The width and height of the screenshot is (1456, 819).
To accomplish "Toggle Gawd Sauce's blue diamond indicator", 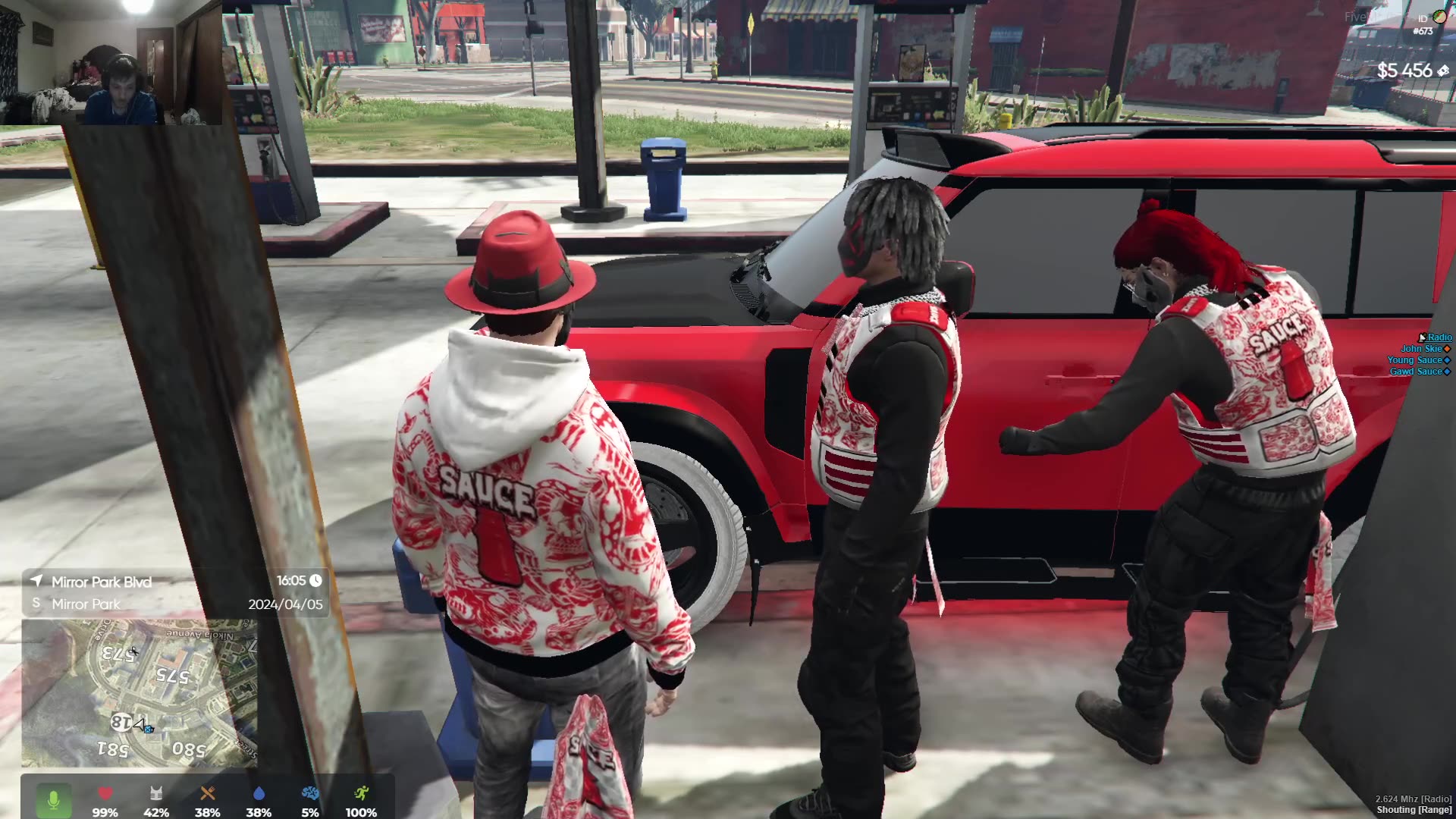I will tap(1447, 372).
